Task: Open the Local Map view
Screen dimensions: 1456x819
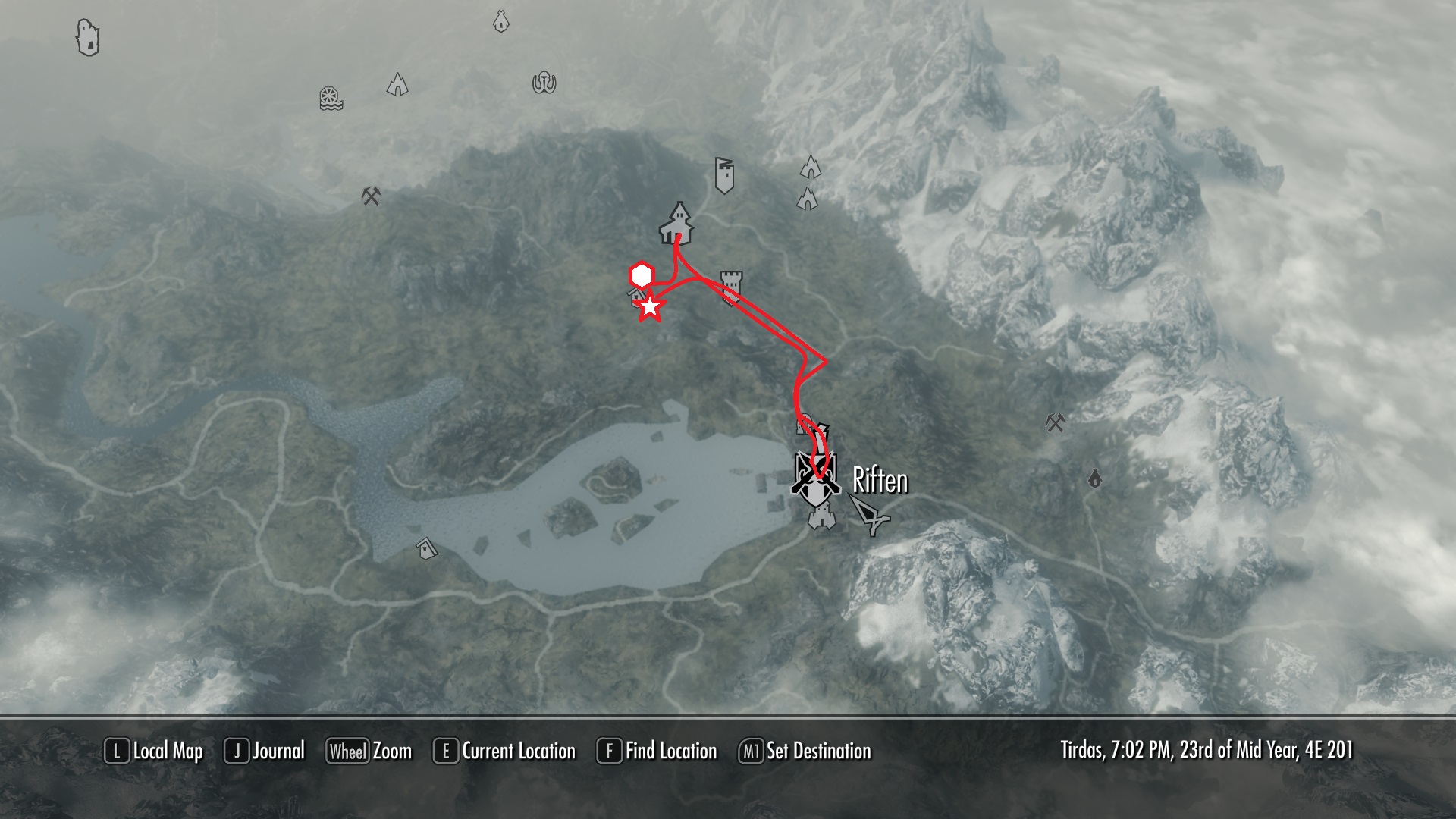Action: pos(154,751)
